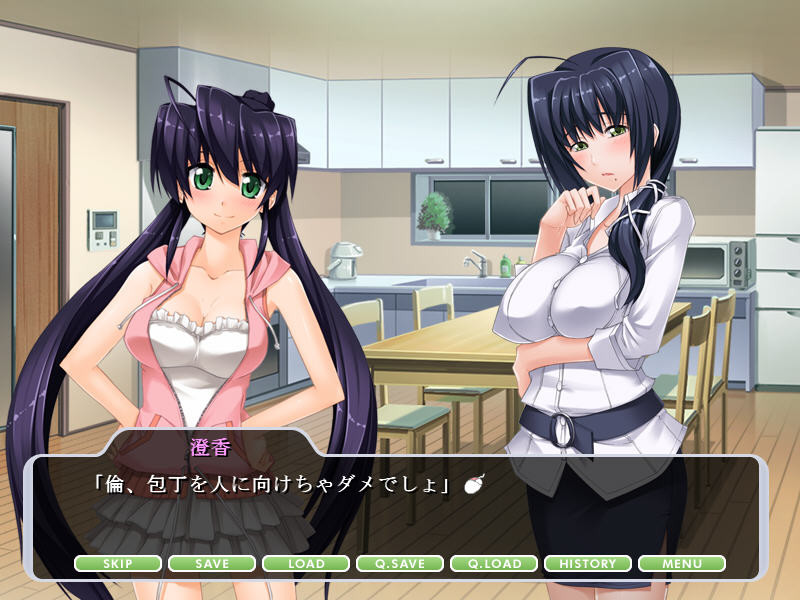
Task: Open the SAVE screen
Action: (x=212, y=564)
